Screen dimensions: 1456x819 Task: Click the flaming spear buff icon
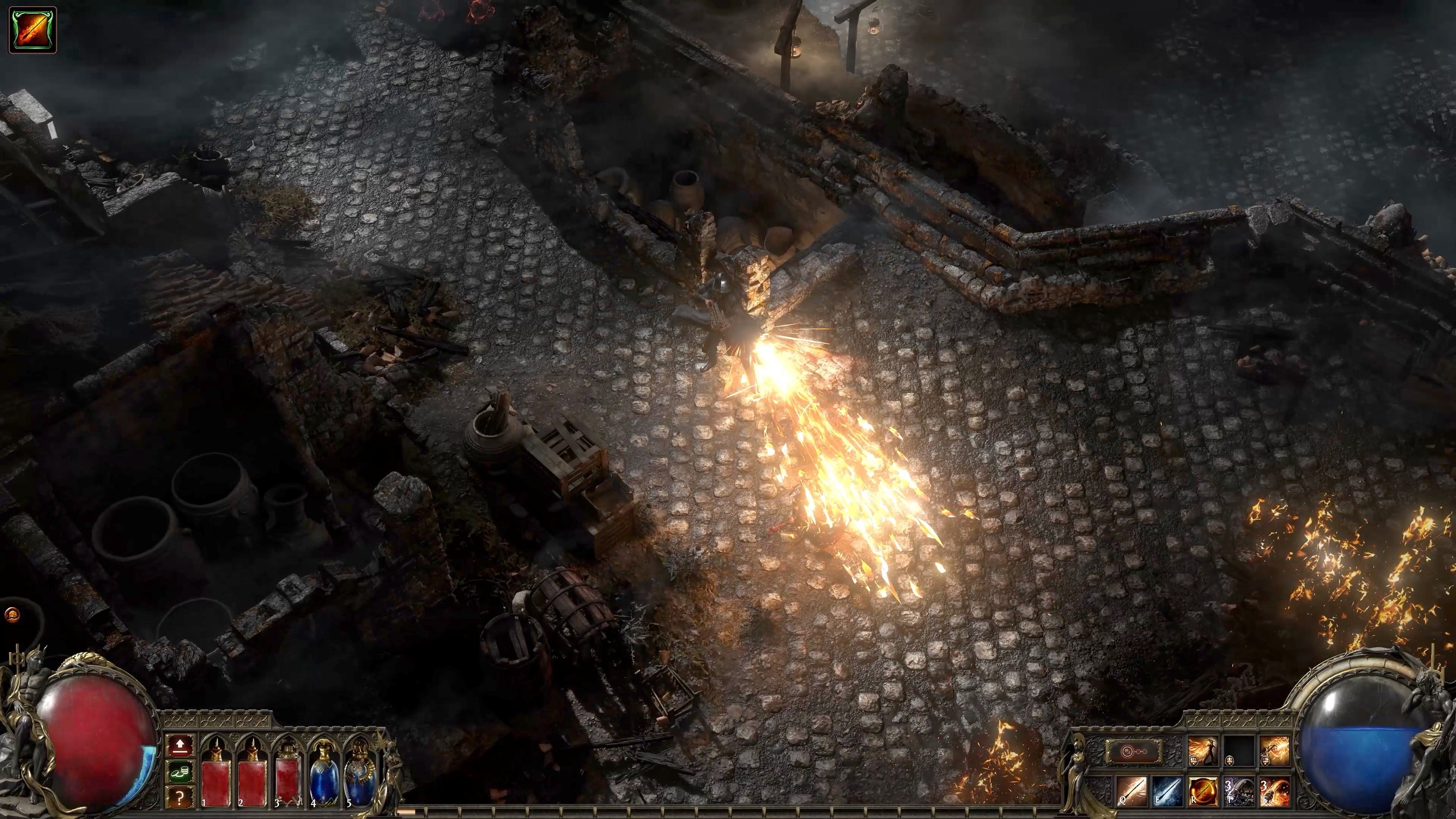click(x=33, y=30)
